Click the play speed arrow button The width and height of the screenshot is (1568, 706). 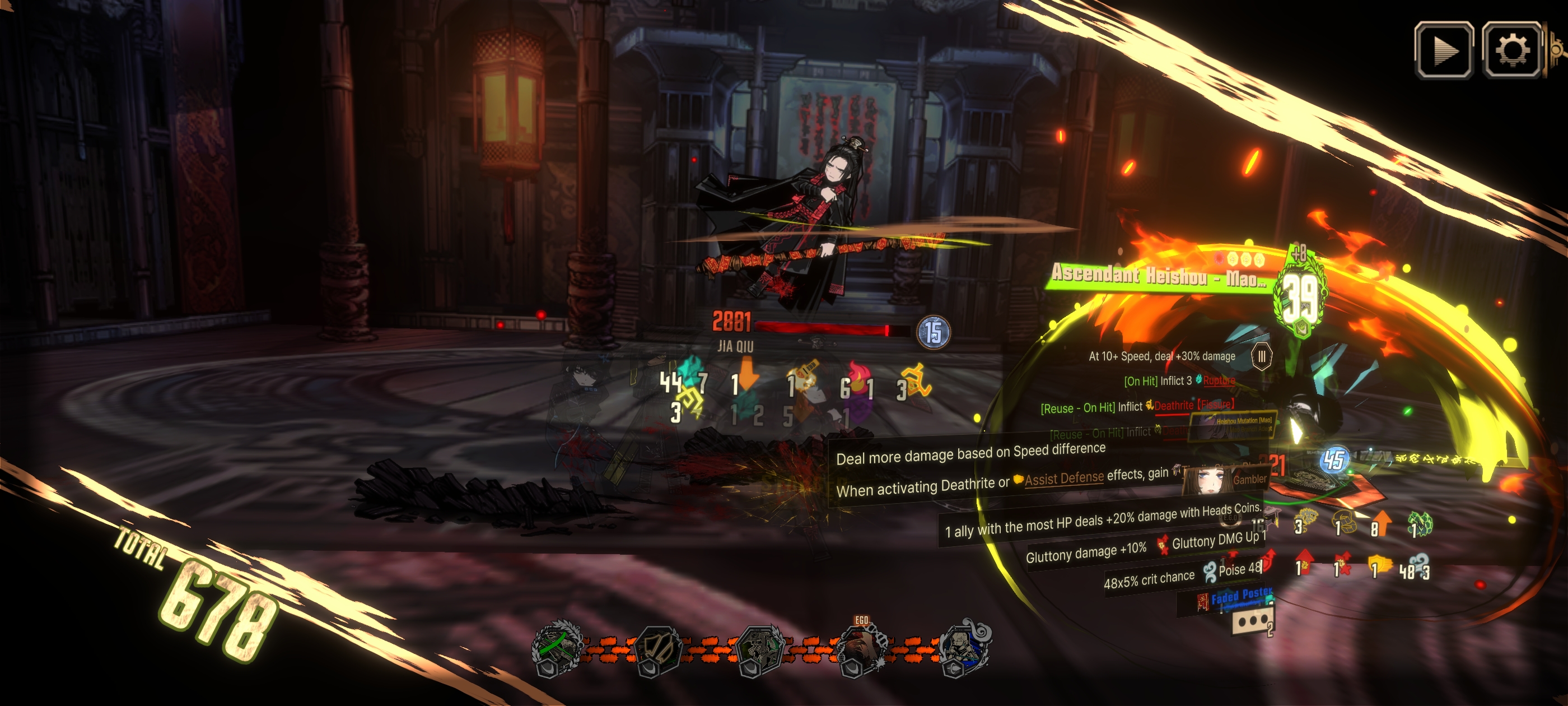(x=1444, y=50)
